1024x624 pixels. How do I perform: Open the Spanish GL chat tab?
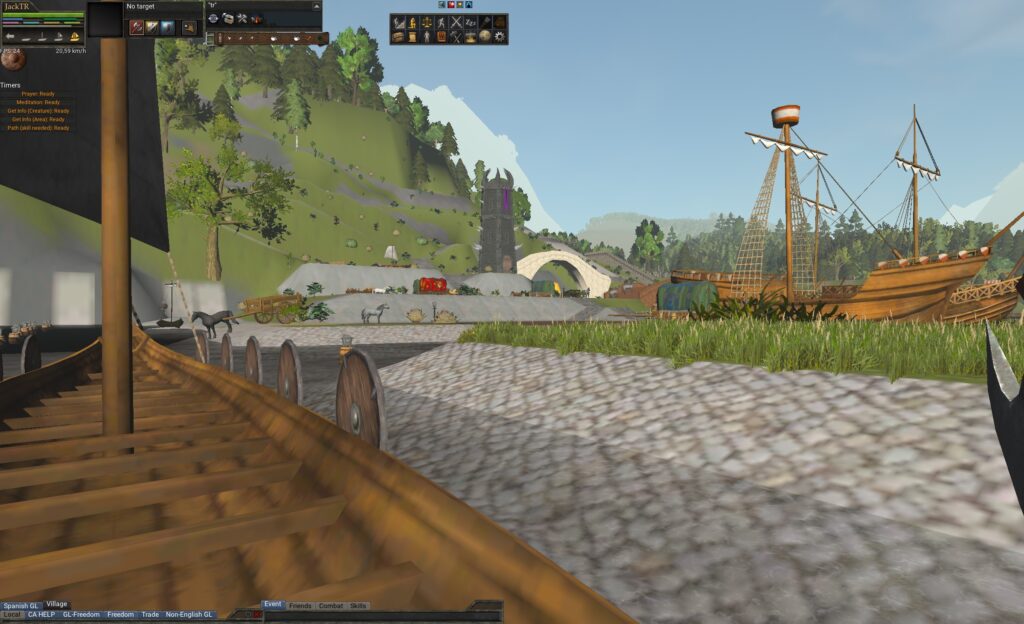click(20, 605)
